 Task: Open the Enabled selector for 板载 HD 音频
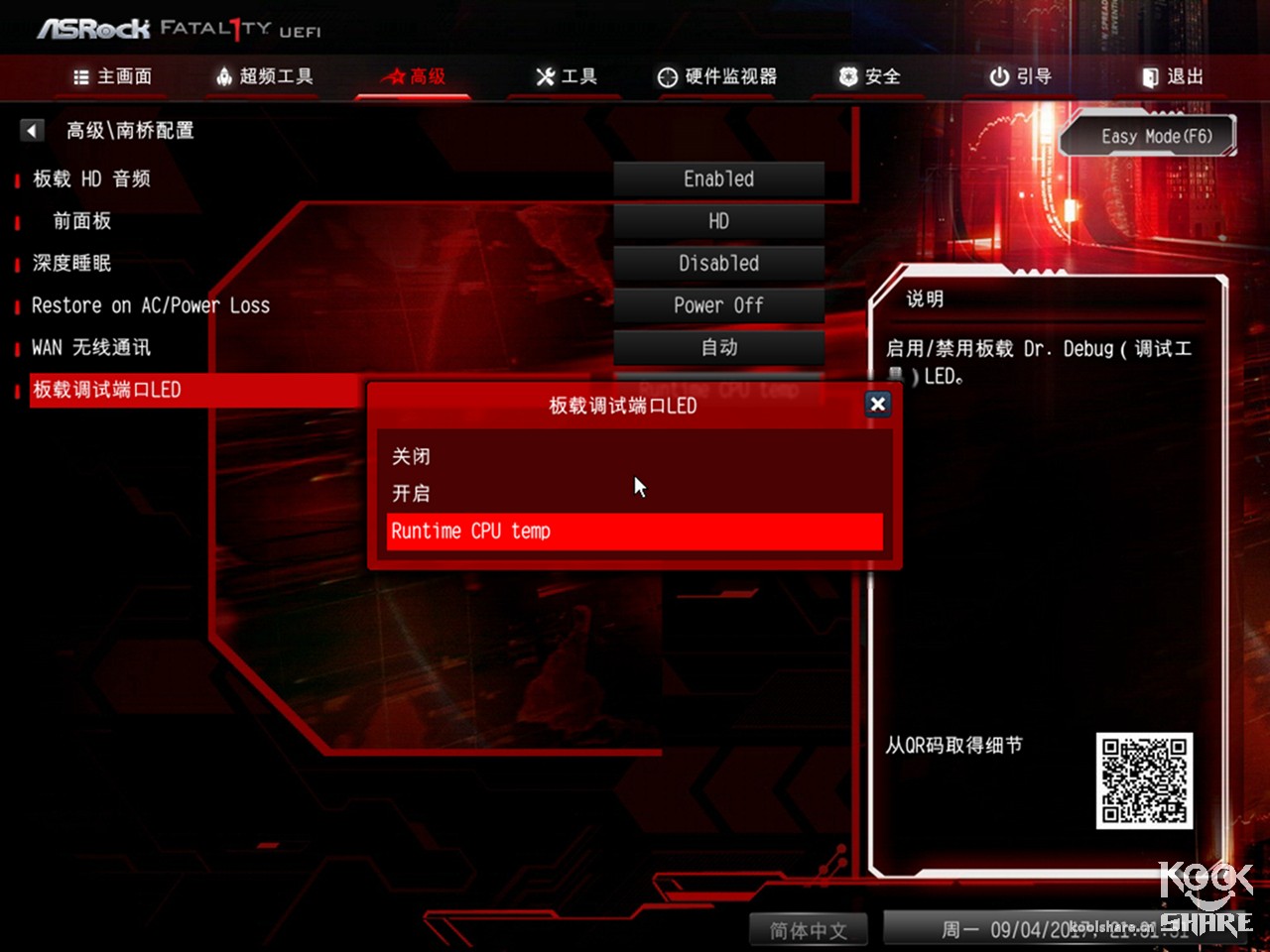pos(718,178)
